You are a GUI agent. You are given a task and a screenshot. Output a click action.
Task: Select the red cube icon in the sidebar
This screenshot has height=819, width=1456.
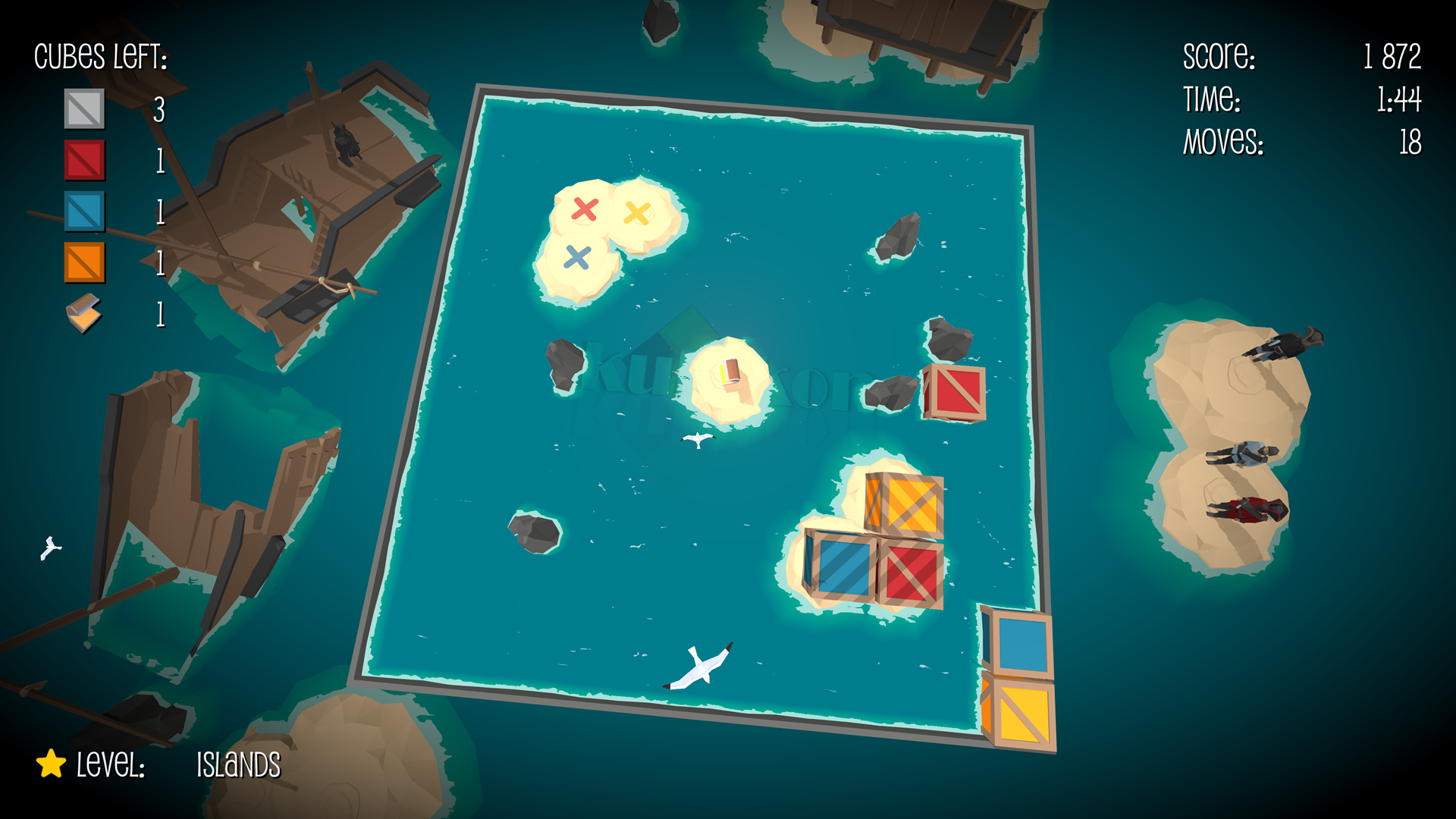click(83, 161)
